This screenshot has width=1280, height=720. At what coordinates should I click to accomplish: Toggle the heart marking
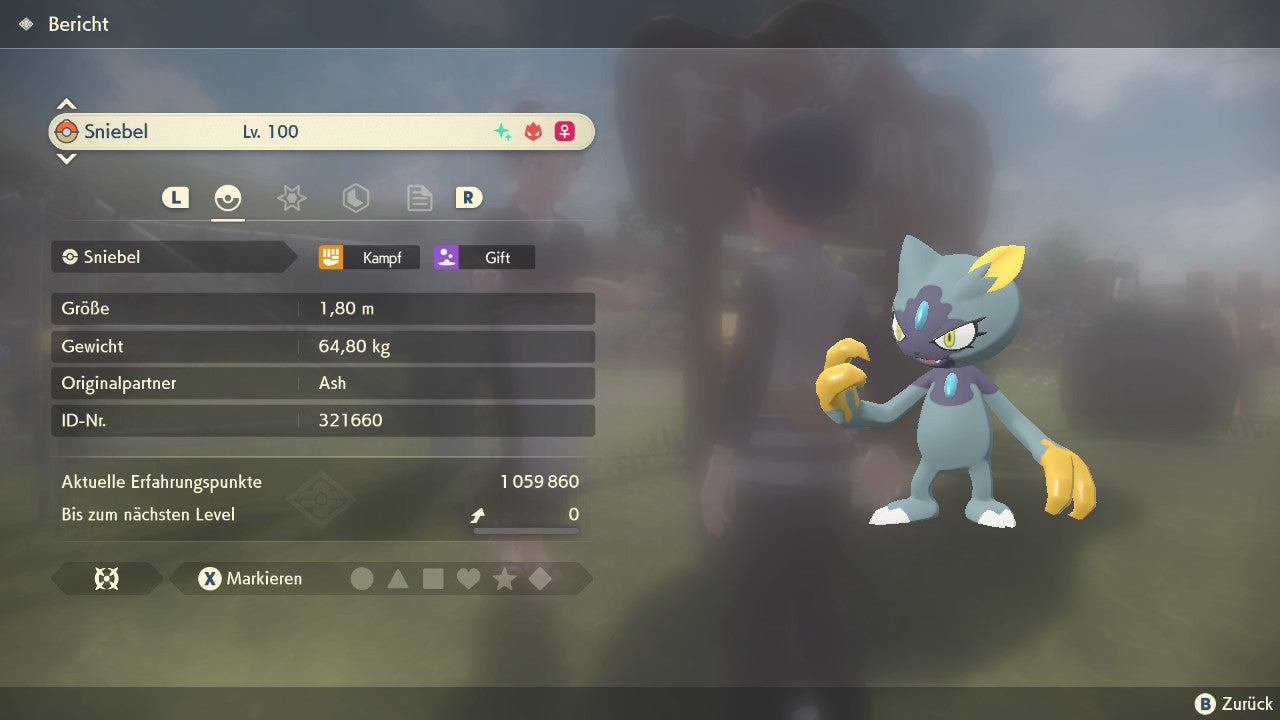(x=468, y=578)
